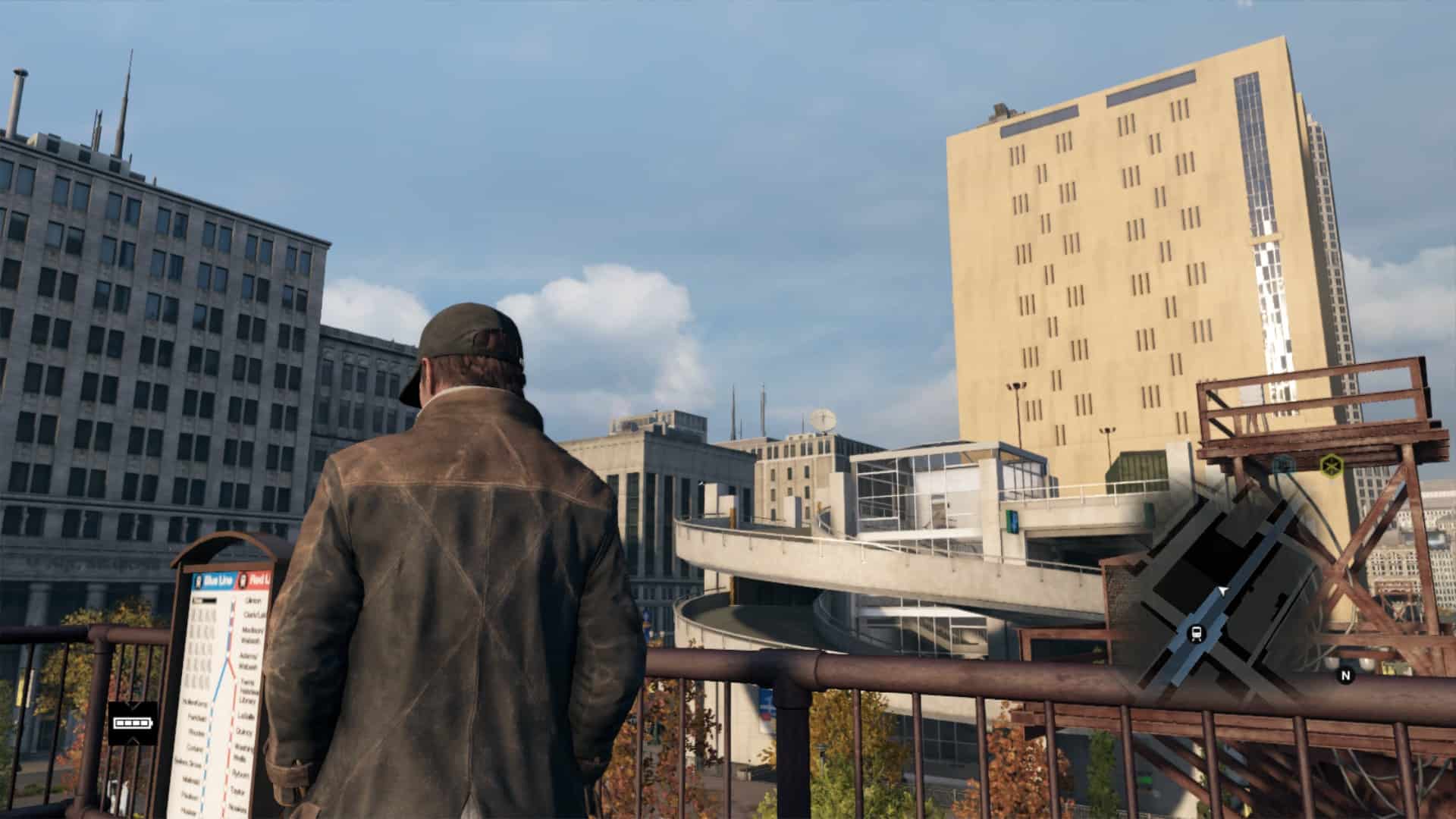Click the north compass N marker
This screenshot has width=1456, height=819.
[x=1346, y=675]
